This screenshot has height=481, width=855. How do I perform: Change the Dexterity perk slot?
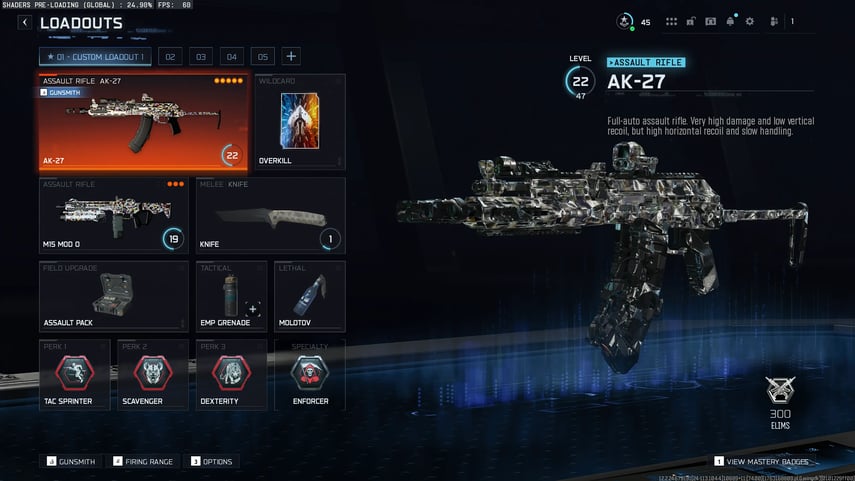[231, 375]
